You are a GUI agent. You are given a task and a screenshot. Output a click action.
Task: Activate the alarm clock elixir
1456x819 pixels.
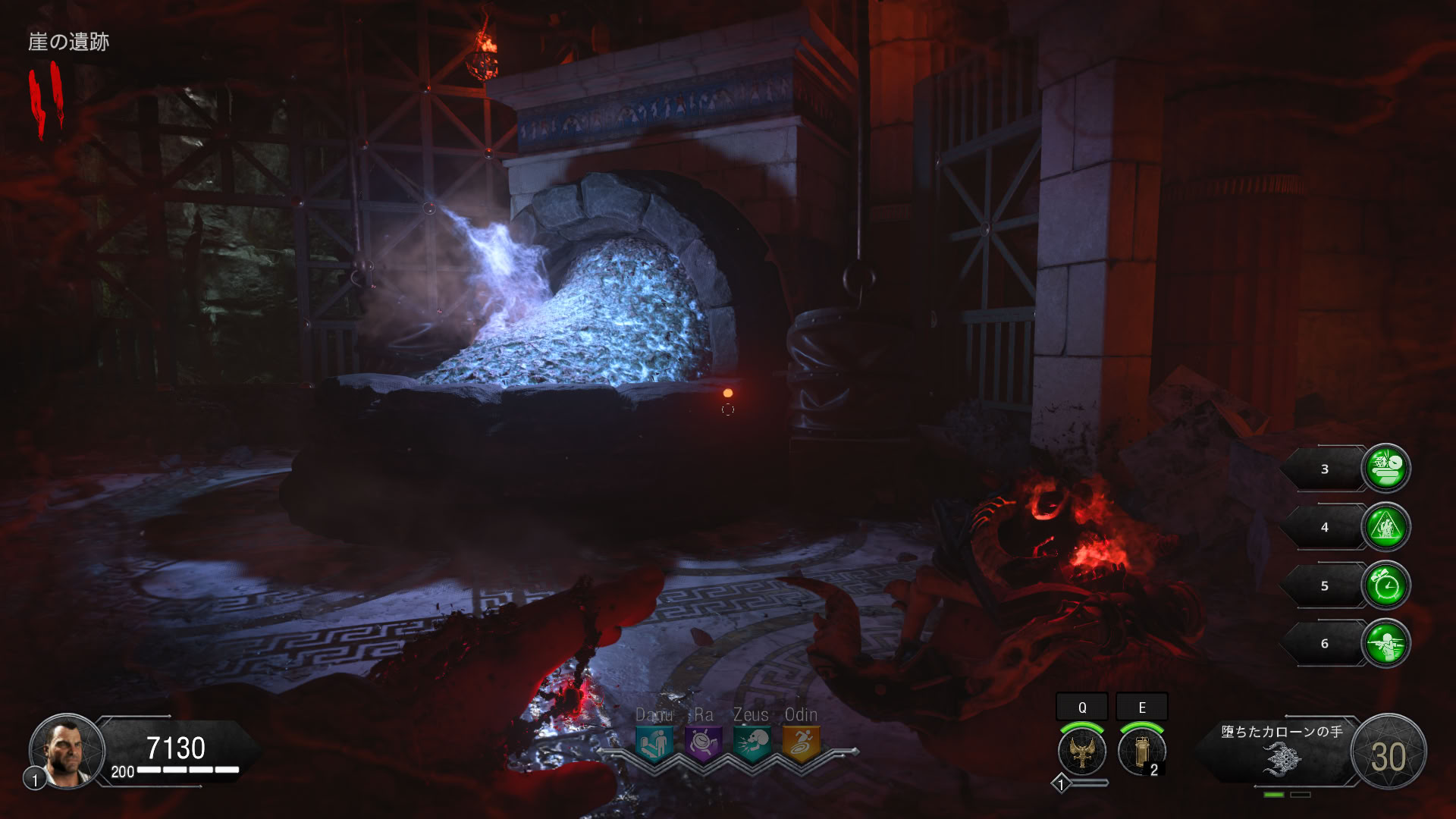click(x=1385, y=585)
